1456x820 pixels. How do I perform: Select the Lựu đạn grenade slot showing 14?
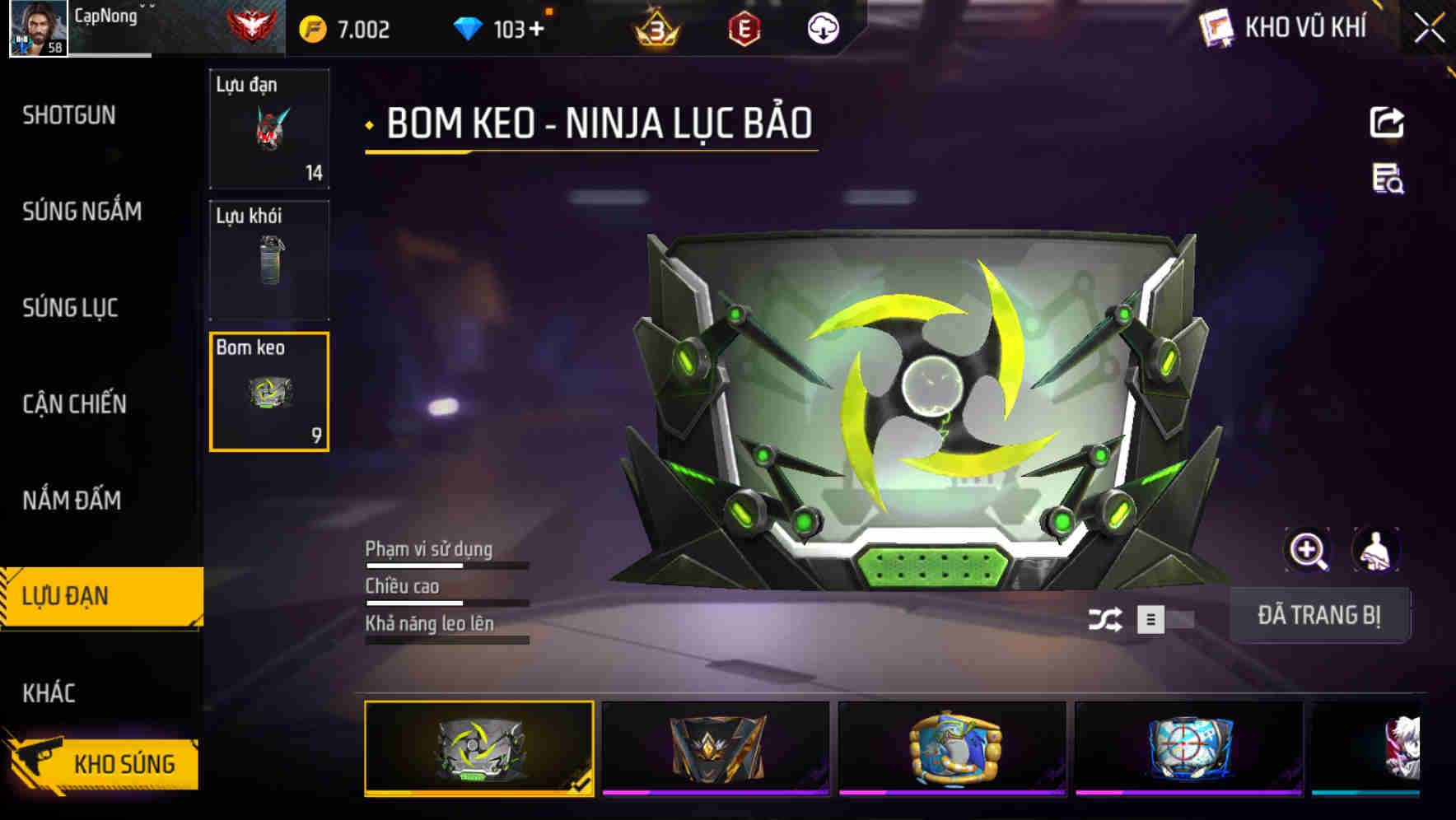tap(268, 128)
